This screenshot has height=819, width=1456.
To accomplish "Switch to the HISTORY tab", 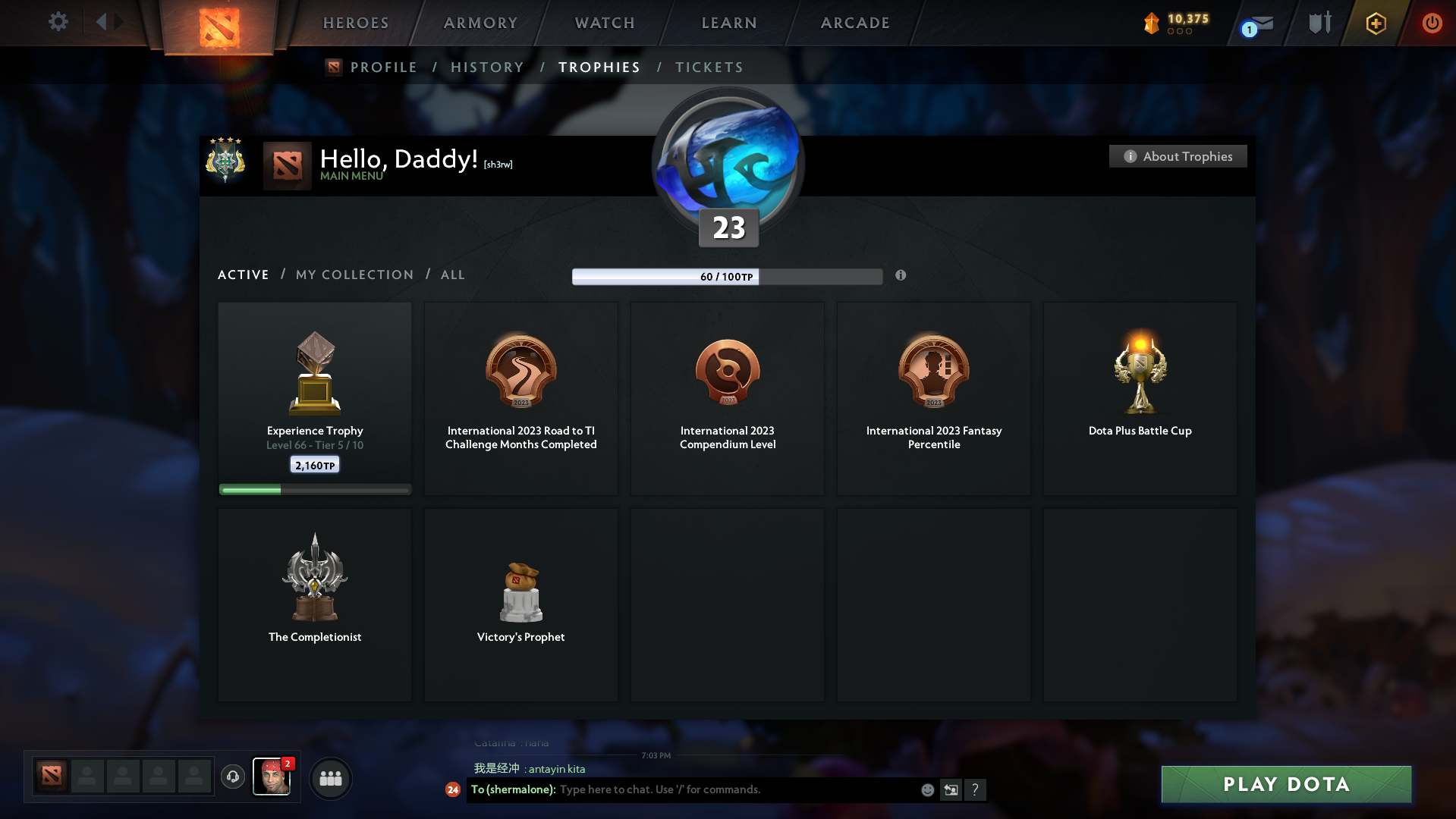I will pyautogui.click(x=487, y=67).
